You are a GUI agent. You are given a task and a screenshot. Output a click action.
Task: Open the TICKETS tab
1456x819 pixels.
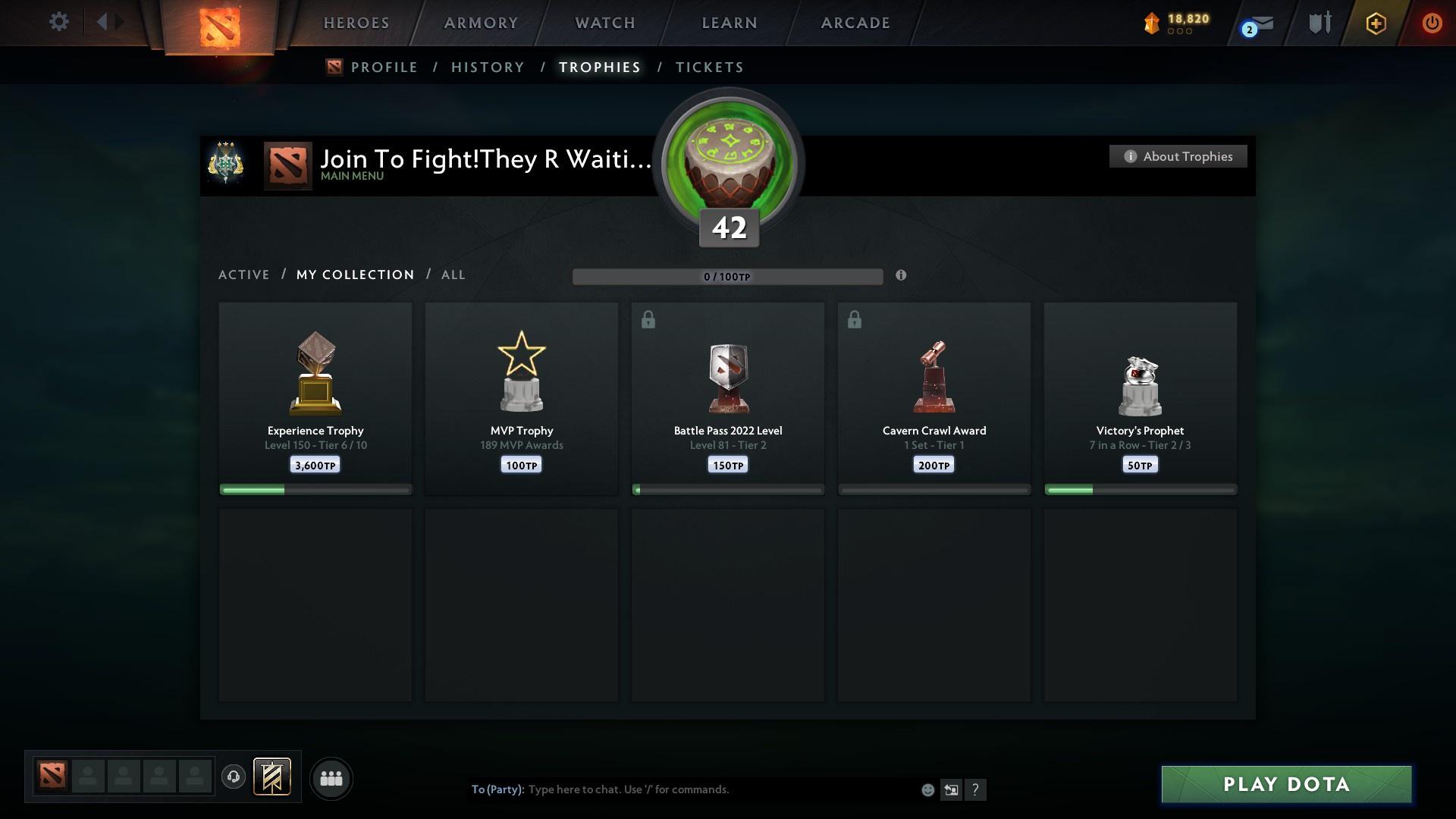tap(709, 67)
